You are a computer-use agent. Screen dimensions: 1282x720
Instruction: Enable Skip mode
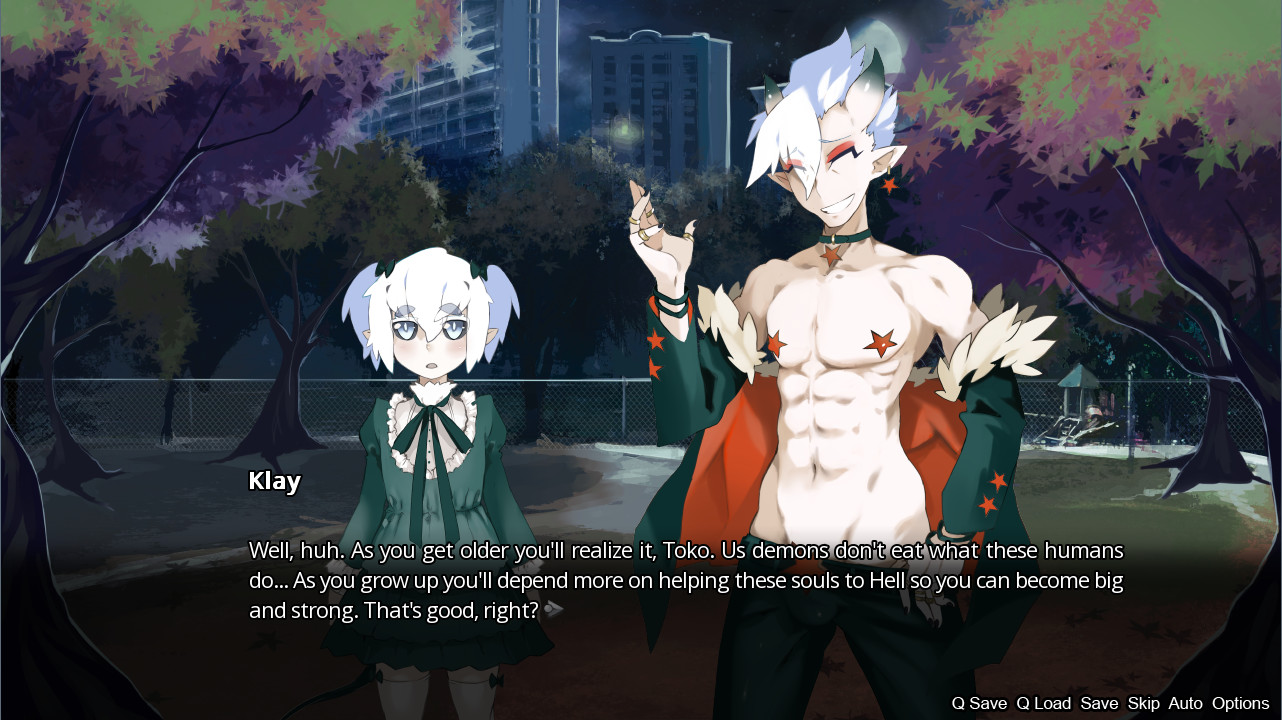[x=1141, y=703]
